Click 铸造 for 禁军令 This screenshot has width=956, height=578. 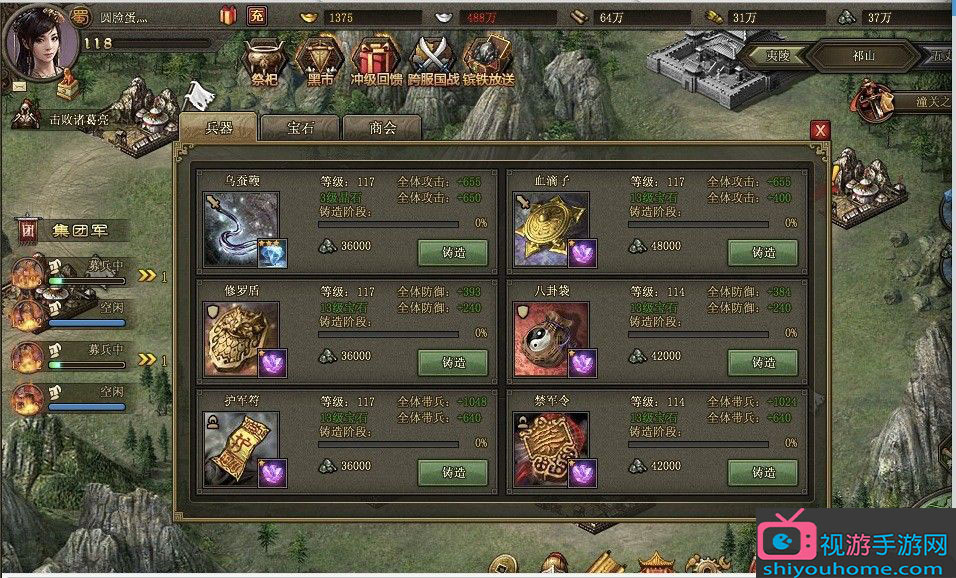tap(763, 472)
